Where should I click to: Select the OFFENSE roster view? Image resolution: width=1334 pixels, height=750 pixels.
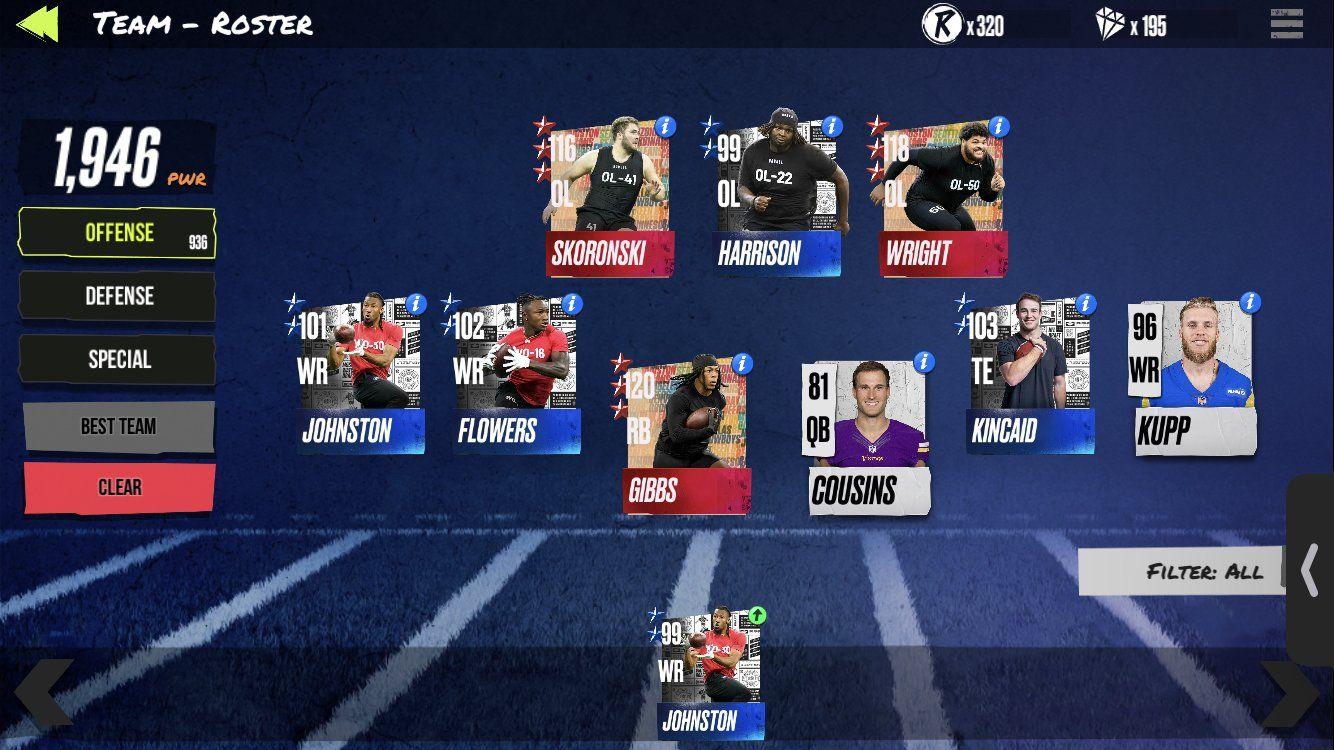116,232
